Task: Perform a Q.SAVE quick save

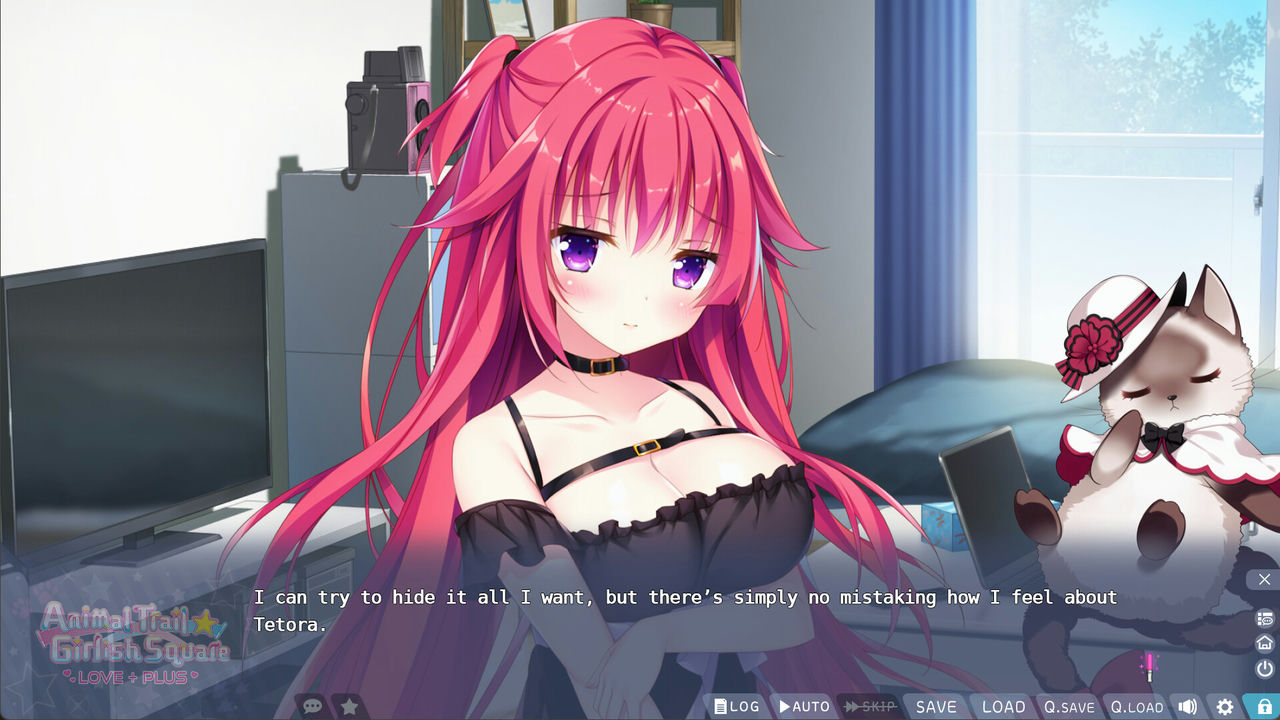Action: (1069, 706)
